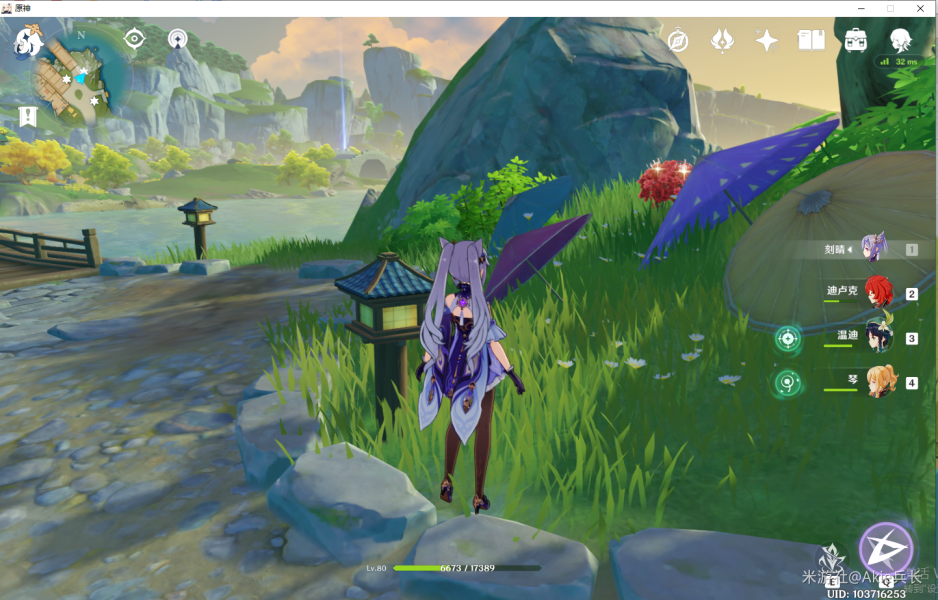Open the adventurer handbook book icon
The height and width of the screenshot is (600, 938).
click(811, 40)
